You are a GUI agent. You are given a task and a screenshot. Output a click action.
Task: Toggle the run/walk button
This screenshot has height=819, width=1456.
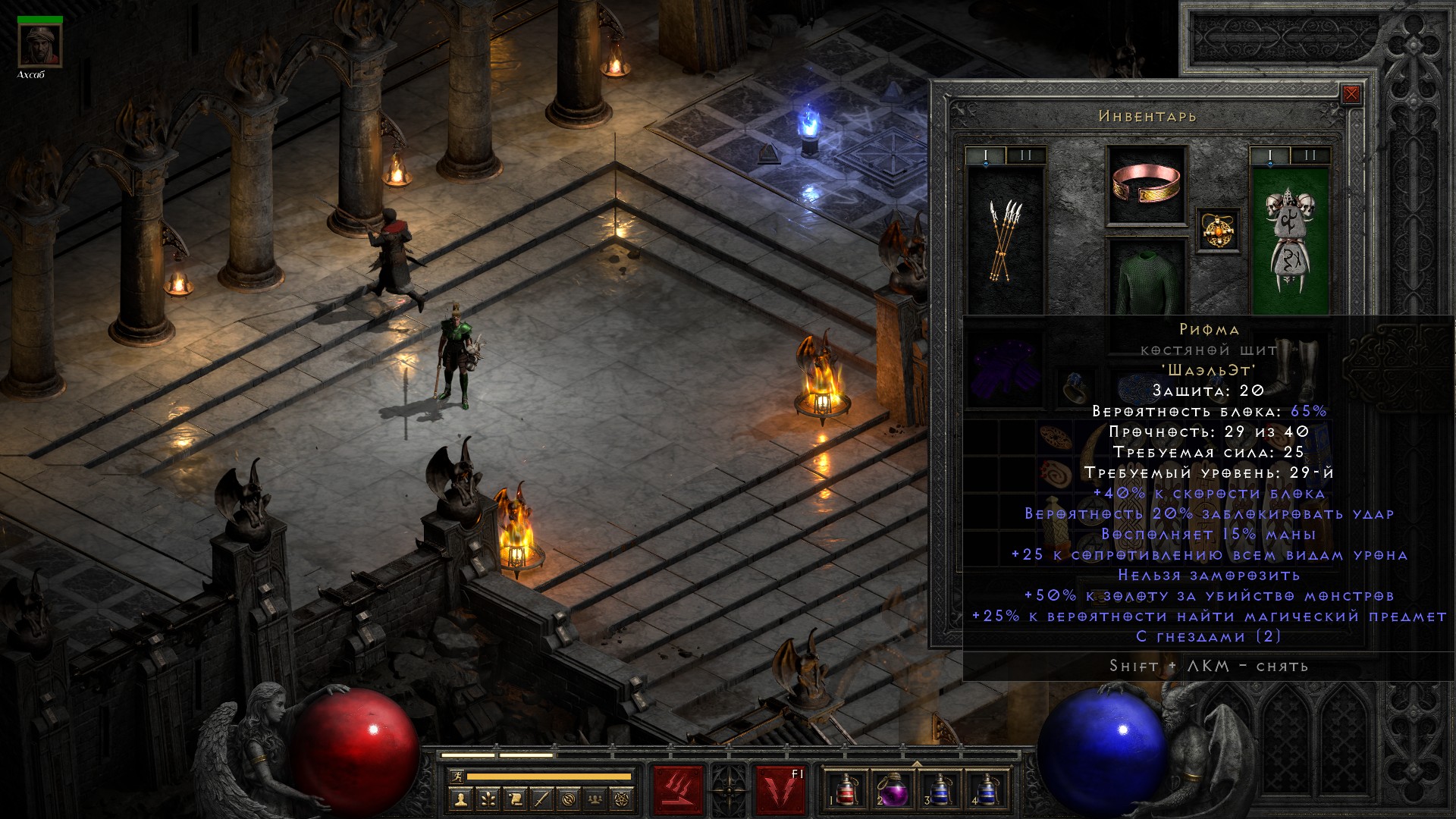(x=455, y=776)
